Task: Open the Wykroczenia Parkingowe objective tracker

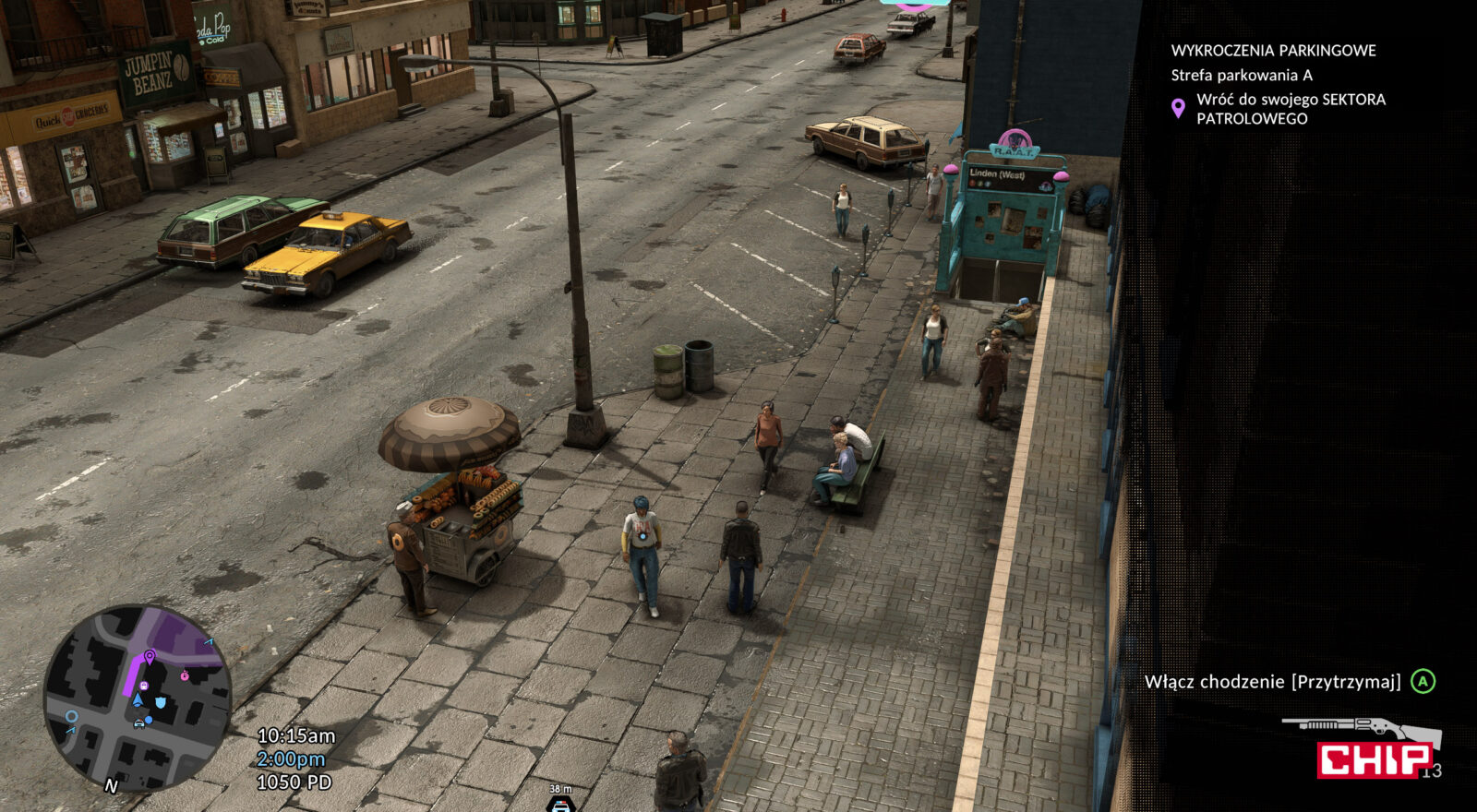Action: pos(1273,51)
